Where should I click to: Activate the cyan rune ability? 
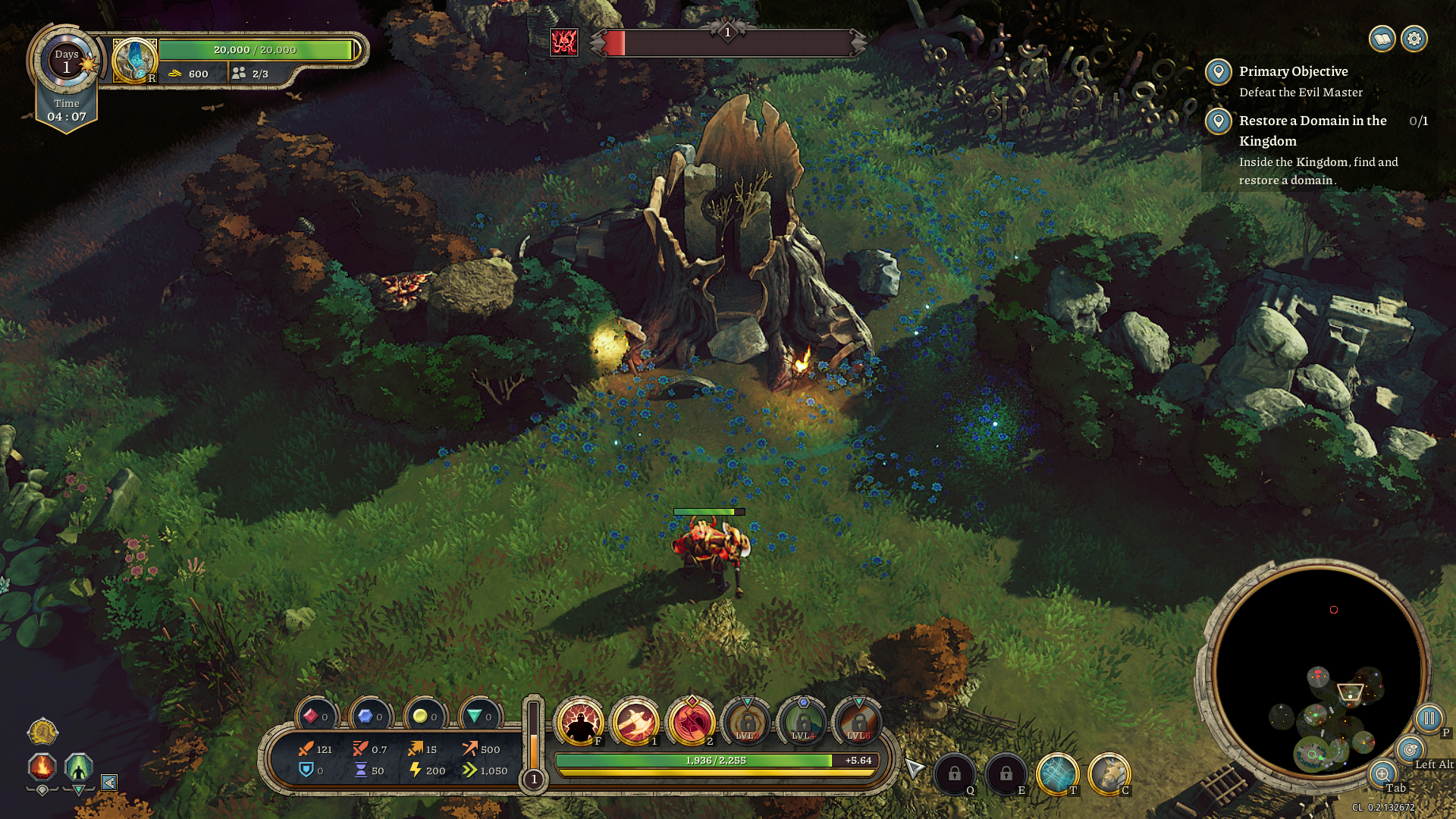[x=1057, y=774]
